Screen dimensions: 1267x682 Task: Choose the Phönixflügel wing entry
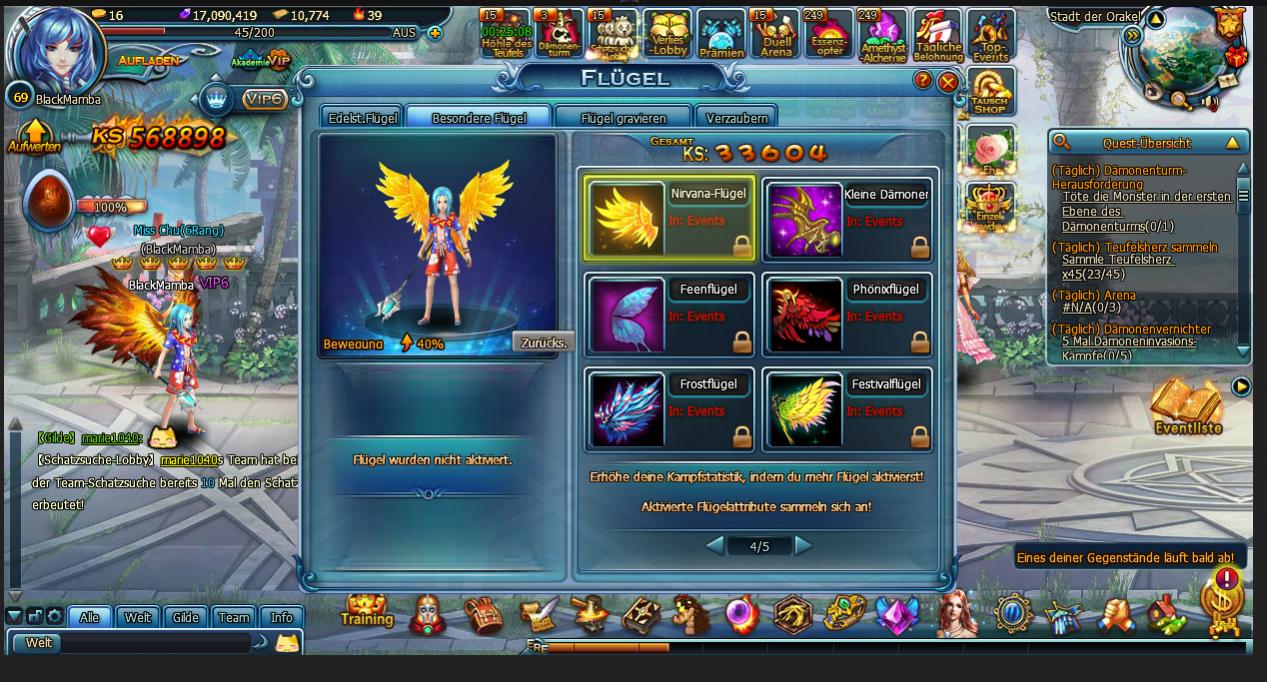coord(847,314)
